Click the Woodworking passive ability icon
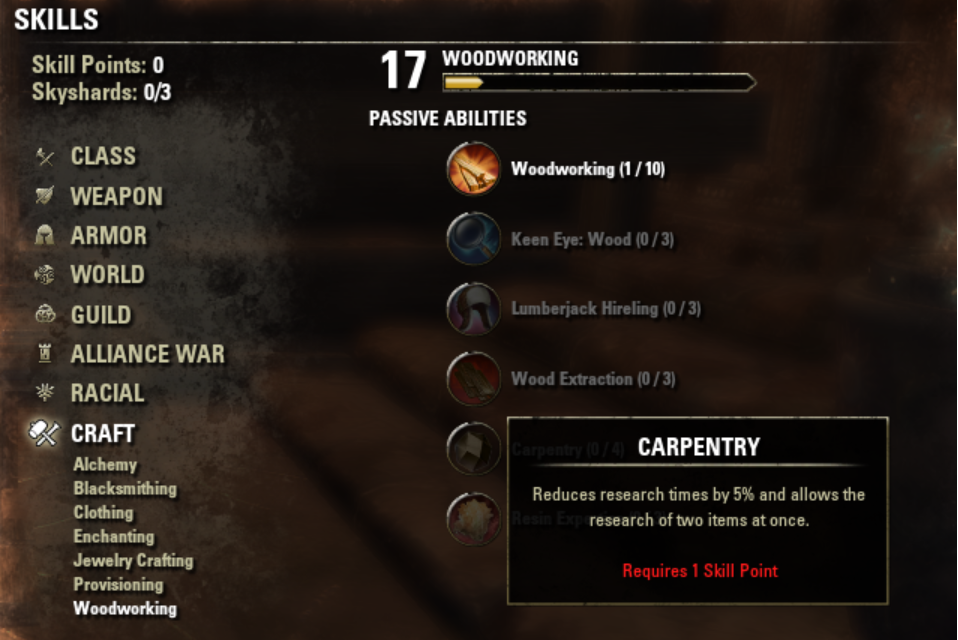This screenshot has width=958, height=640. click(473, 169)
